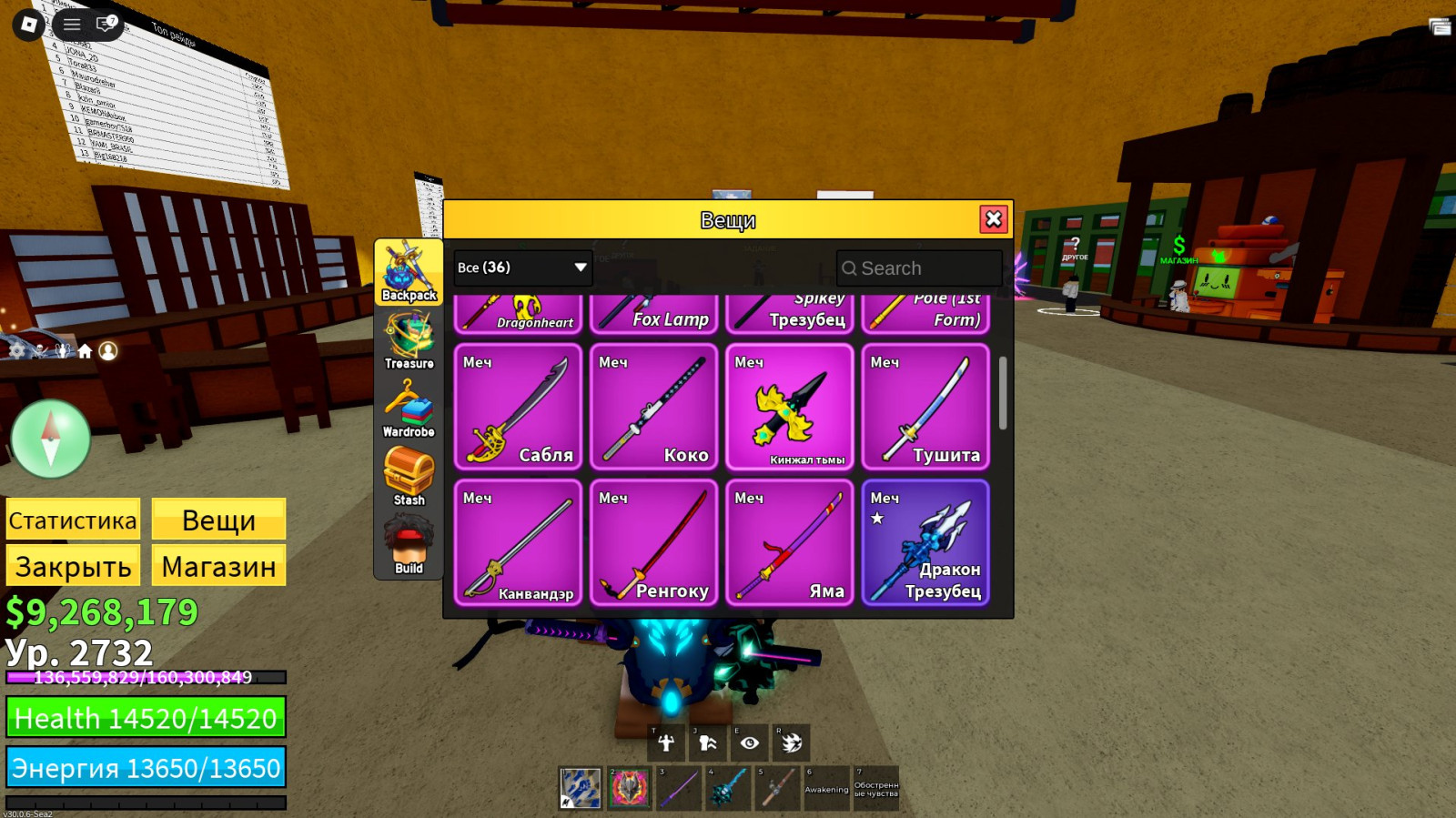Open the Все (36) filter dropdown
The image size is (1456, 818).
pyautogui.click(x=522, y=268)
